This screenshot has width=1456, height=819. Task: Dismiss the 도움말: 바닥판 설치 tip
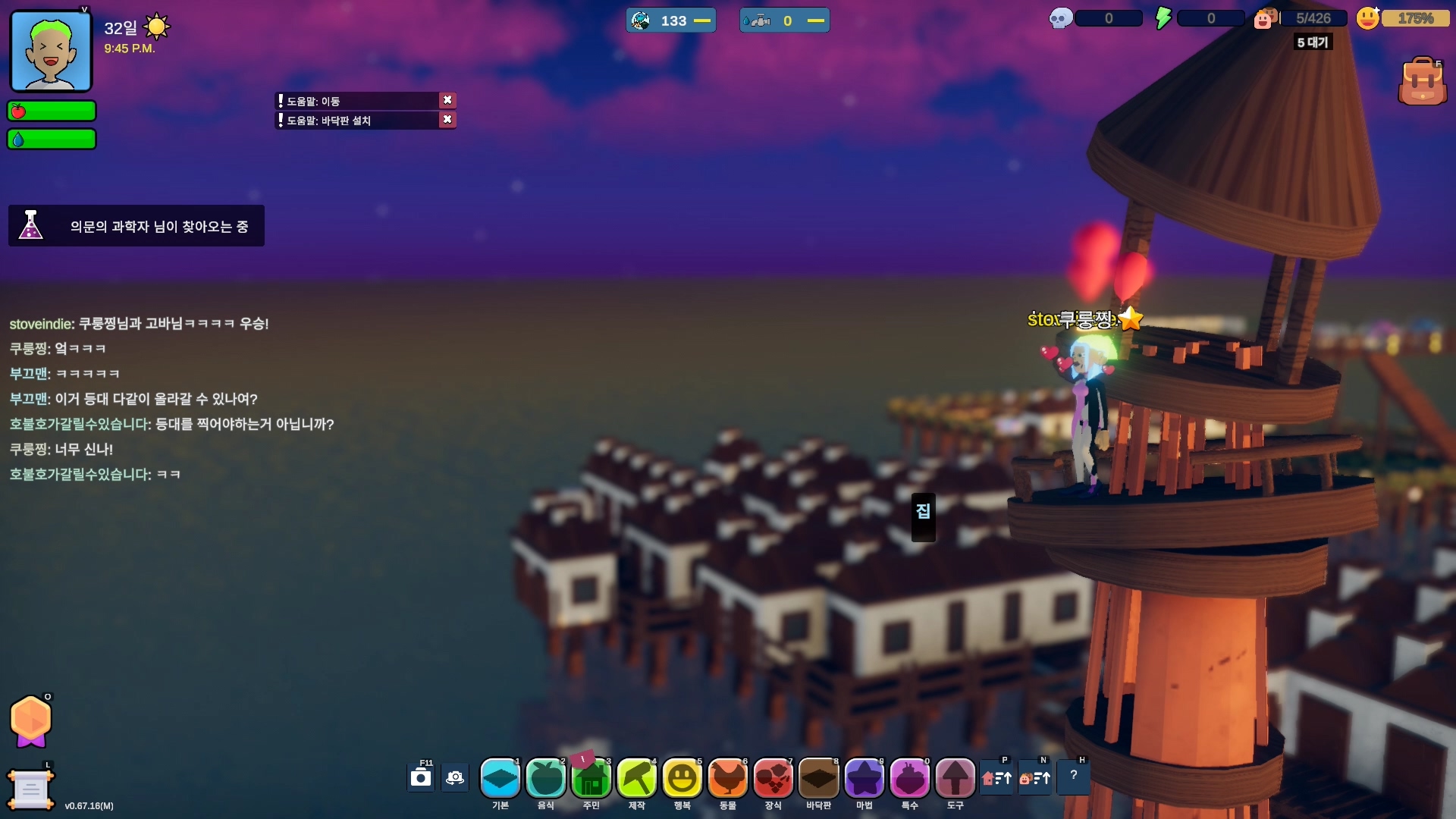[x=447, y=120]
